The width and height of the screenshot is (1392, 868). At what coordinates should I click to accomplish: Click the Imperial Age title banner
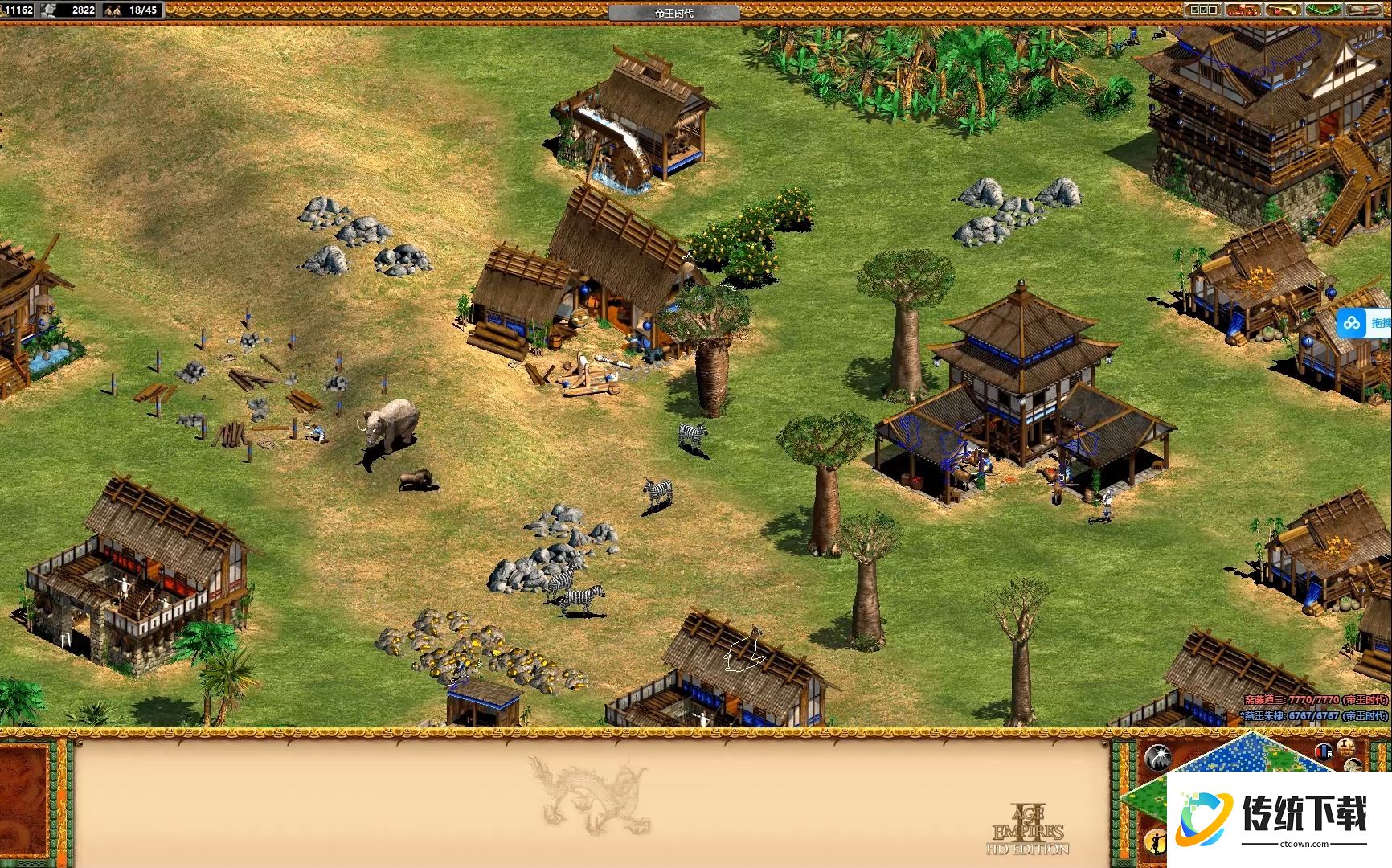pyautogui.click(x=673, y=12)
